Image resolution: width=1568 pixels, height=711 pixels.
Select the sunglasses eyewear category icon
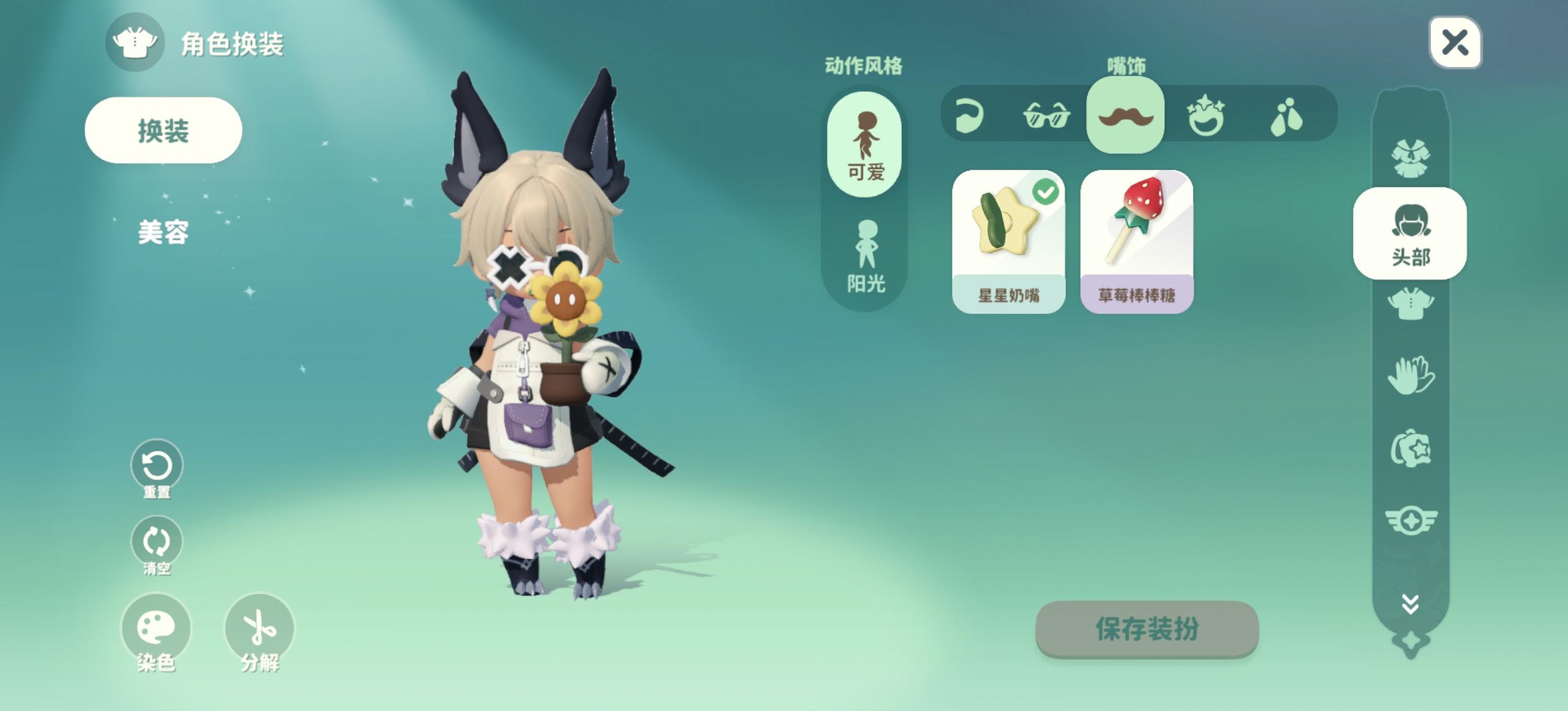click(1048, 116)
